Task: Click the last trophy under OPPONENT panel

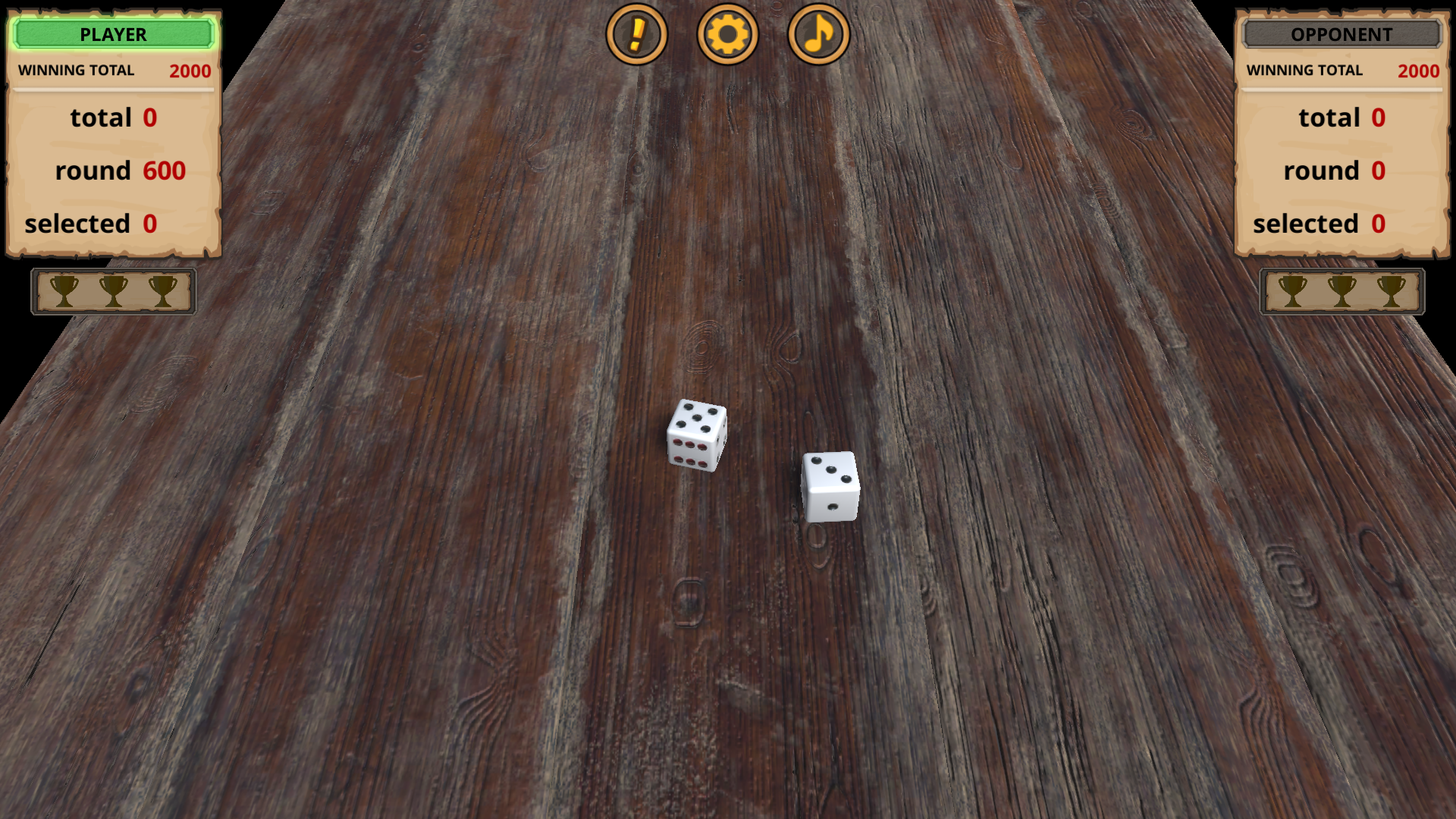Action: tap(1390, 291)
